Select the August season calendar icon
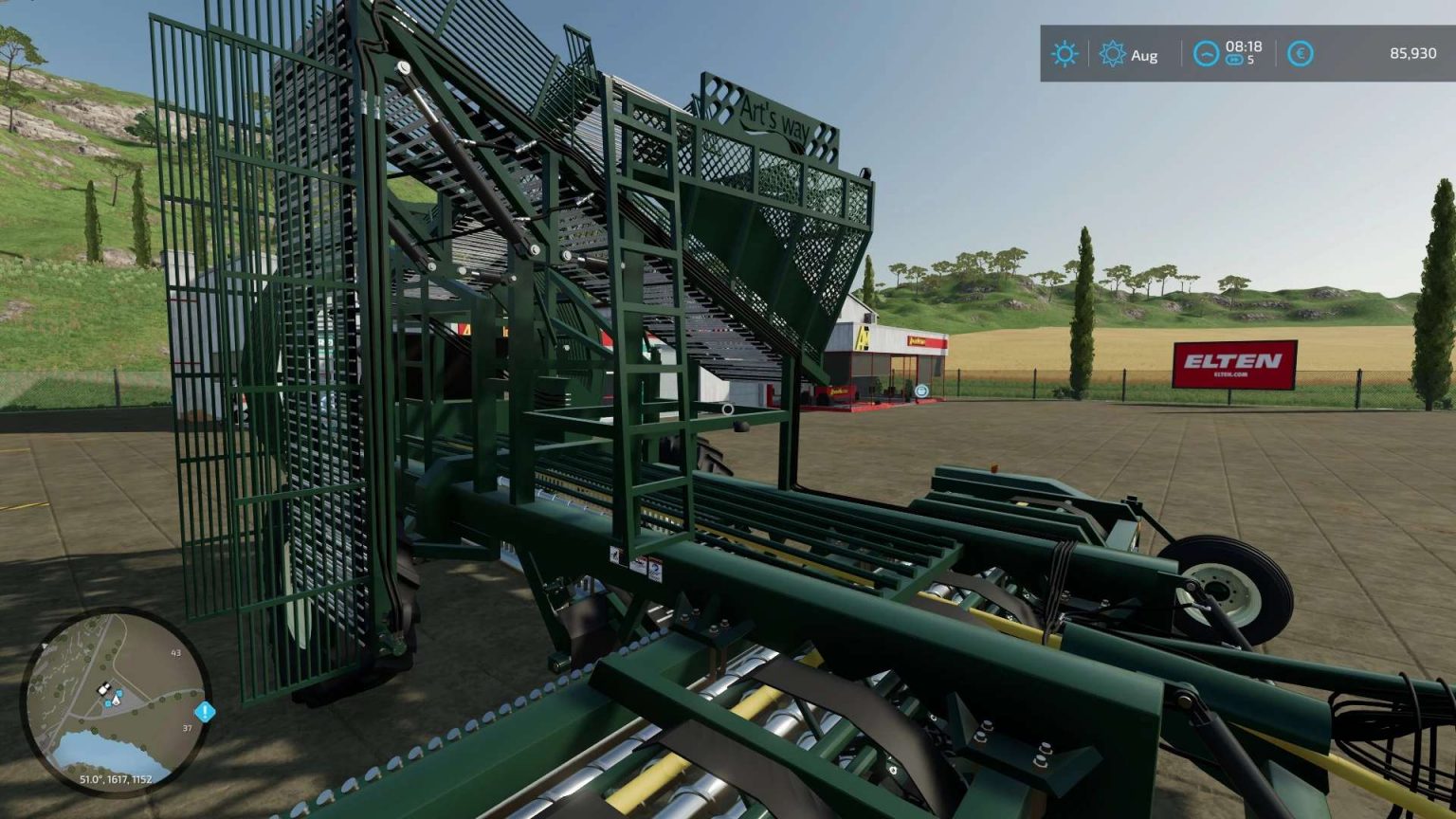 (x=1111, y=53)
